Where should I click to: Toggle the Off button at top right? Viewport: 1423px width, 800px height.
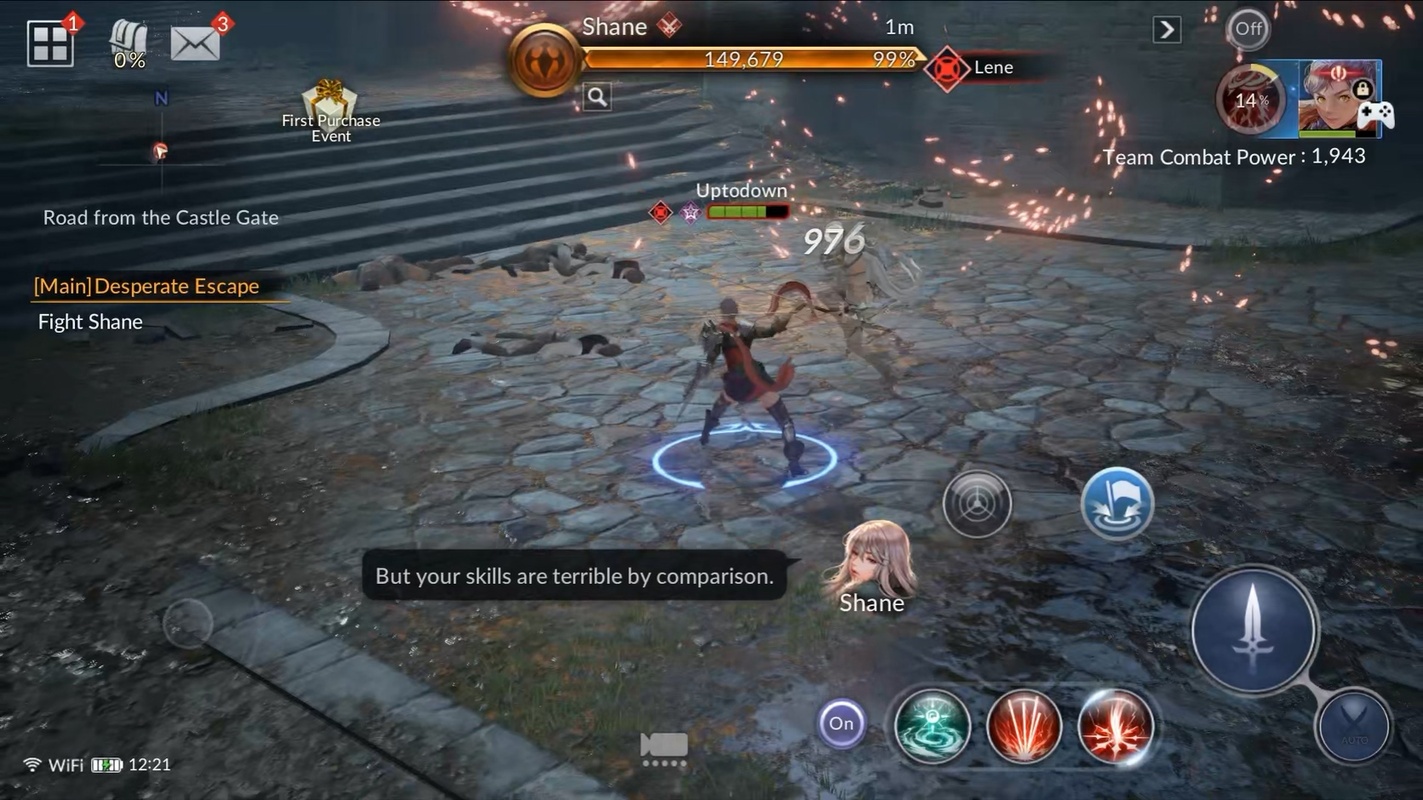(x=1248, y=29)
